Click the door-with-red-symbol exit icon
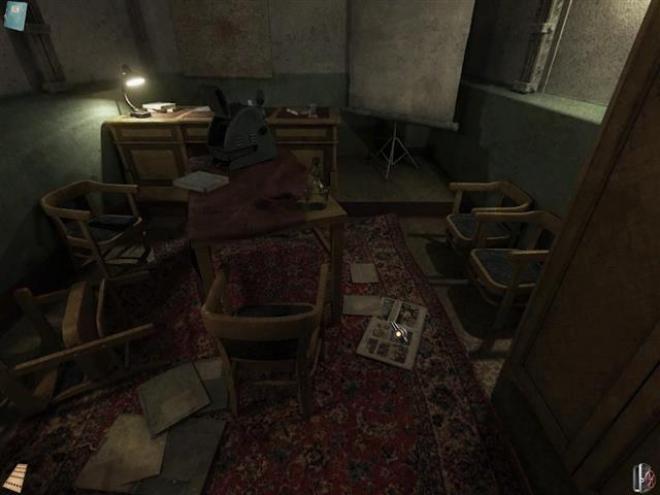The image size is (660, 495). point(643,477)
